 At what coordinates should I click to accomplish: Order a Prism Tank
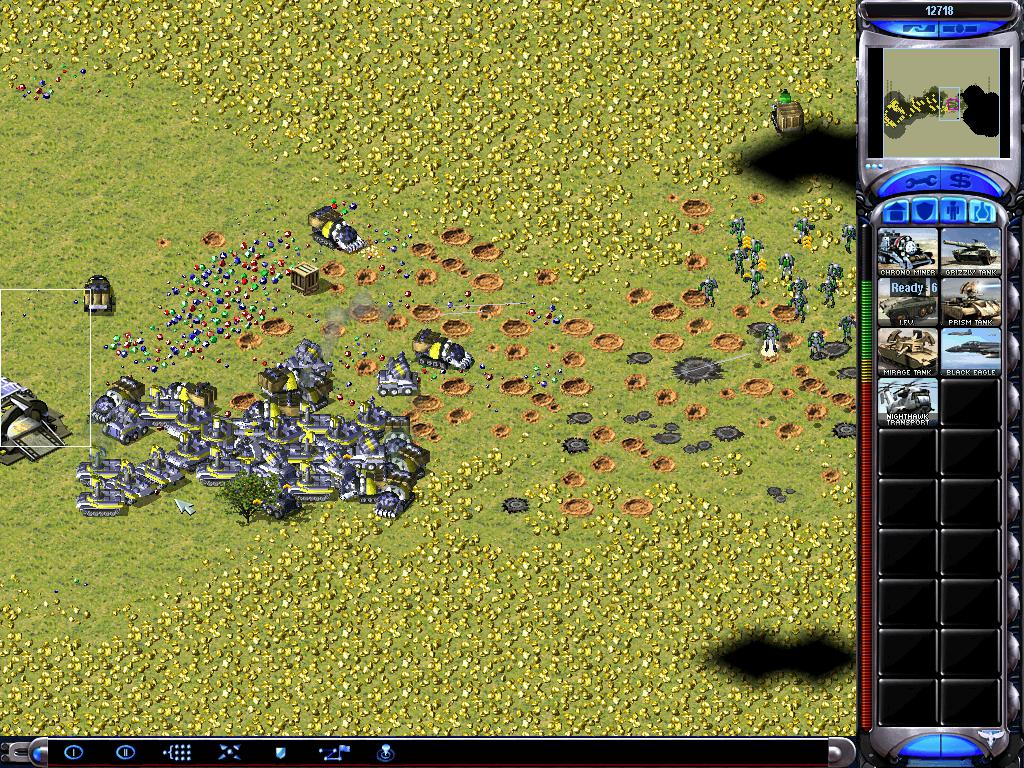[x=970, y=302]
